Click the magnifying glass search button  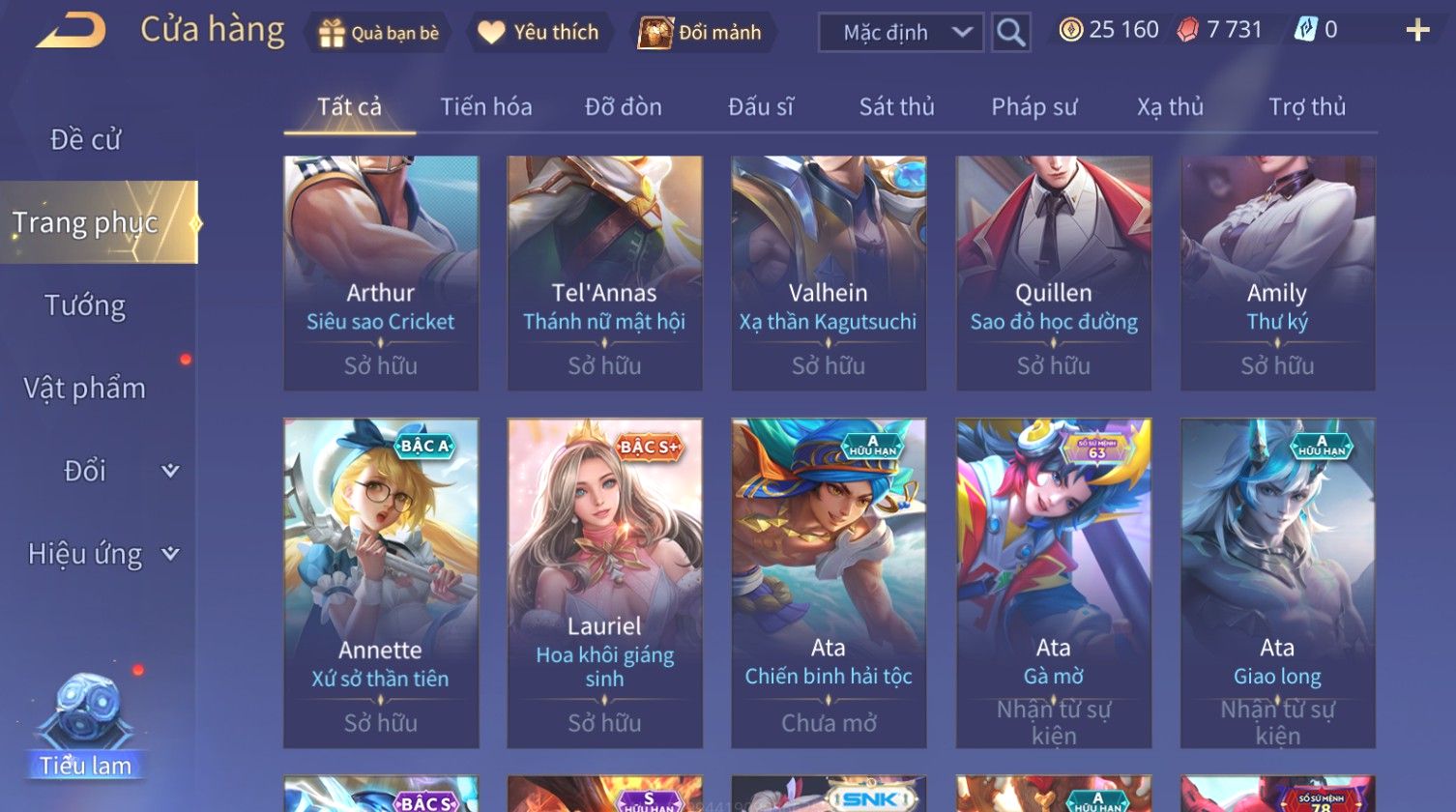1010,33
